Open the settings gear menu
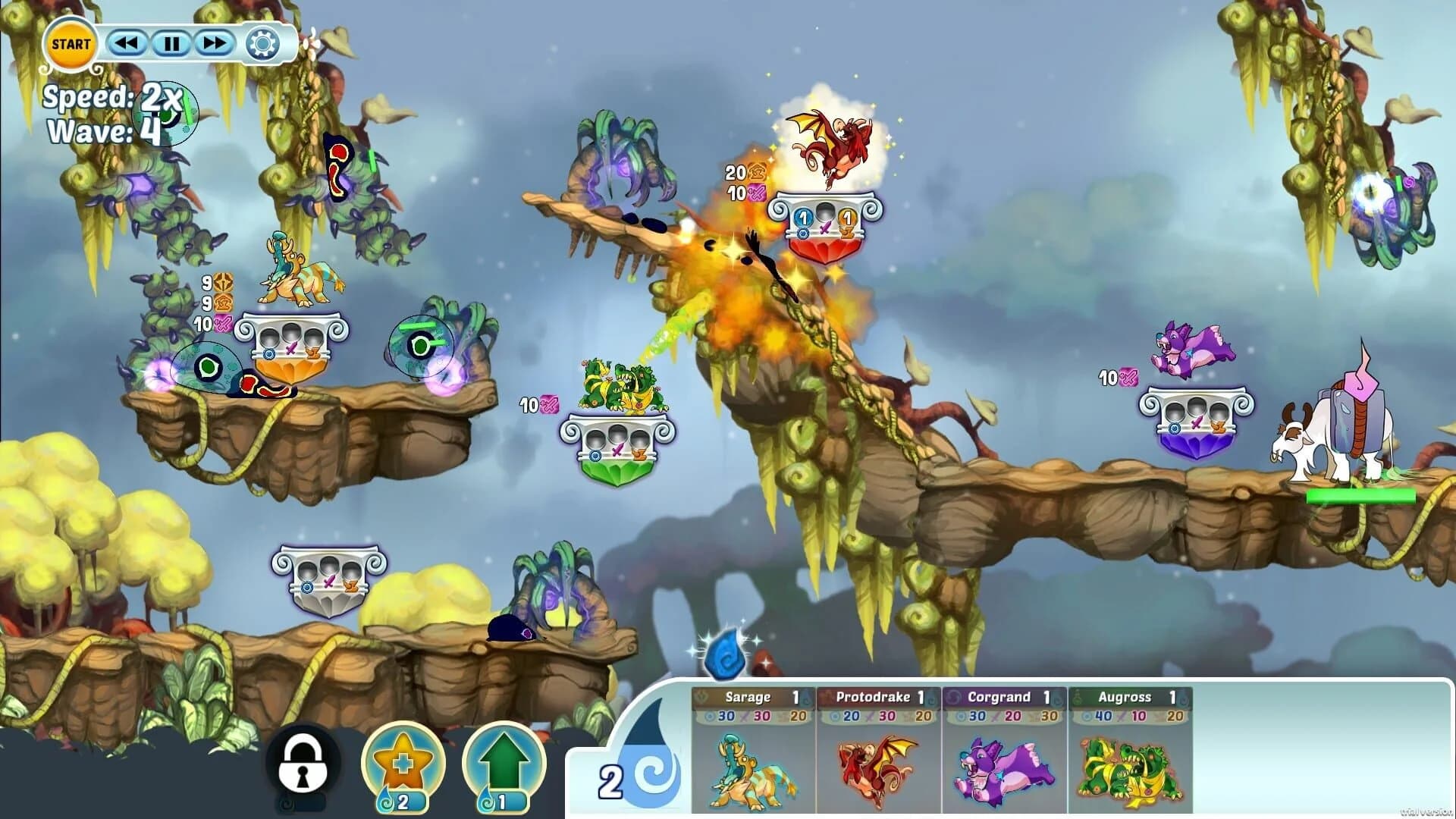1456x819 pixels. pyautogui.click(x=262, y=43)
